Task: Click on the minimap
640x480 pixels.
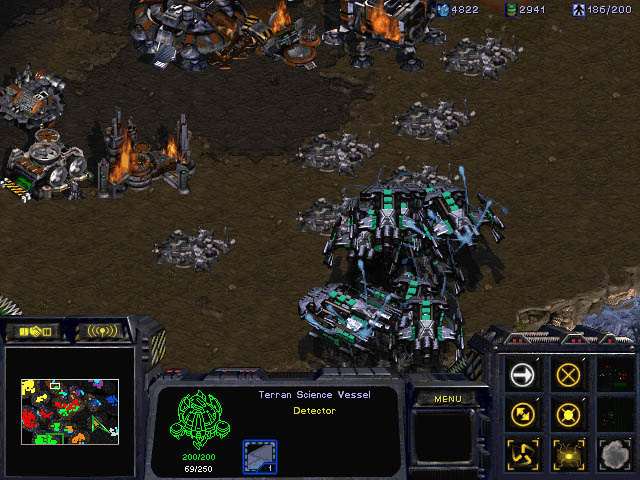Action: click(x=70, y=411)
